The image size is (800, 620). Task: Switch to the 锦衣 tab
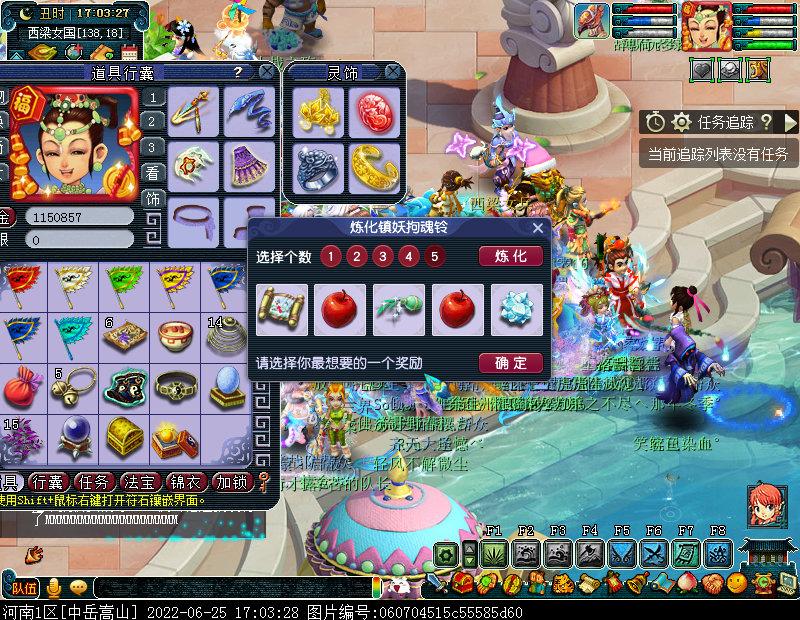[x=190, y=481]
